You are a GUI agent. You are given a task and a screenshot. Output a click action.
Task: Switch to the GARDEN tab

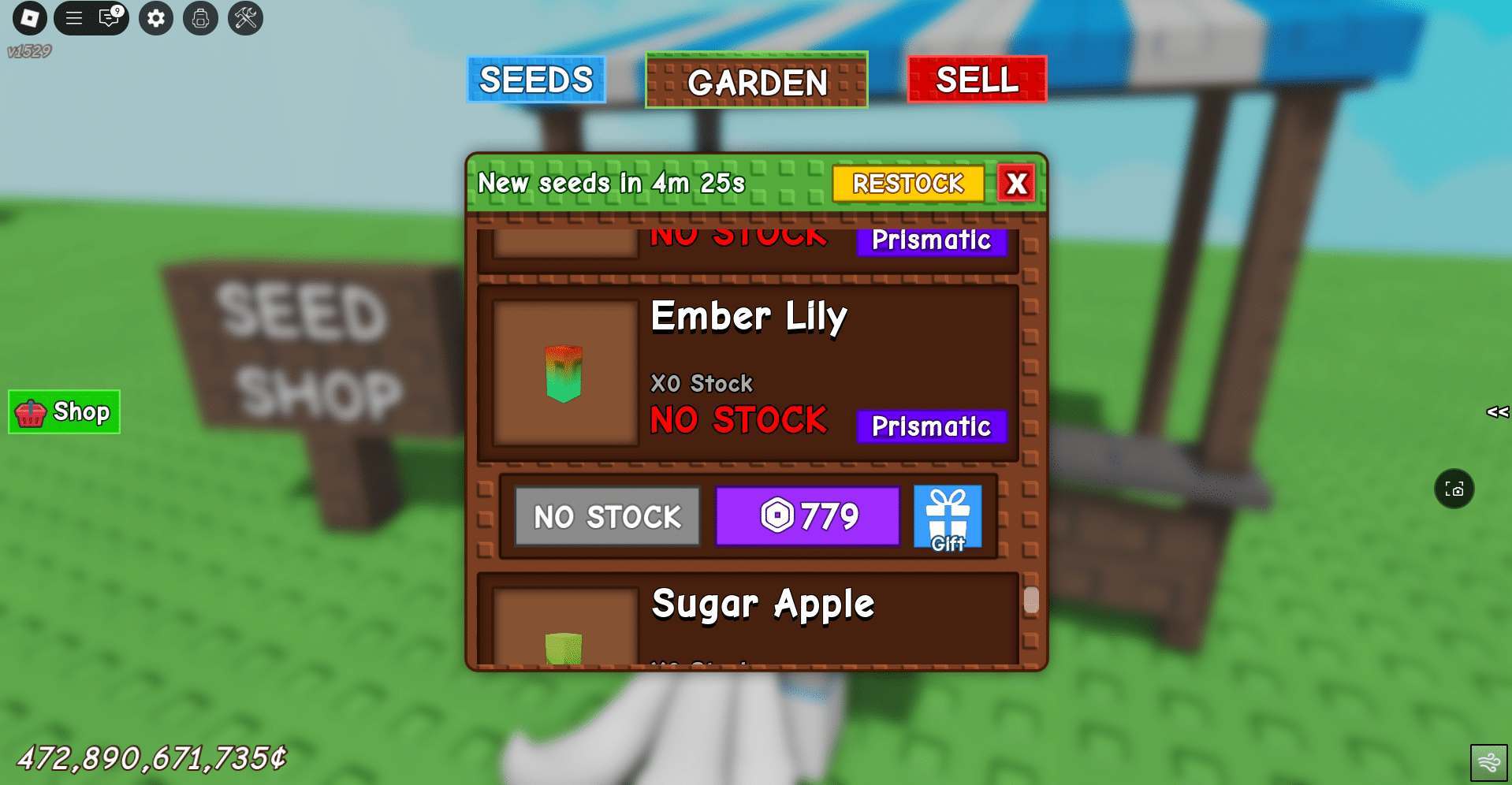click(x=755, y=80)
